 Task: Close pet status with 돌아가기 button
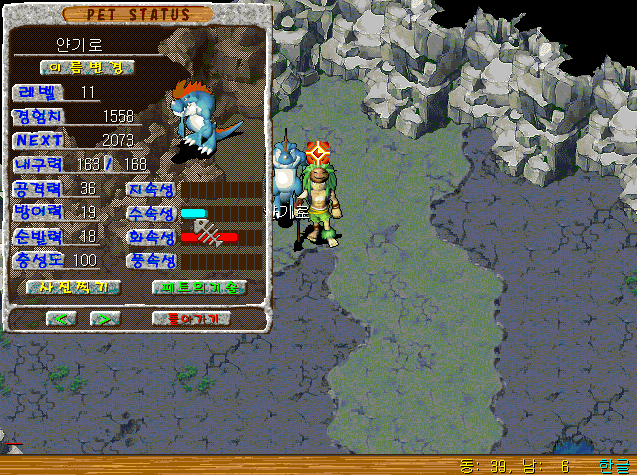[192, 318]
